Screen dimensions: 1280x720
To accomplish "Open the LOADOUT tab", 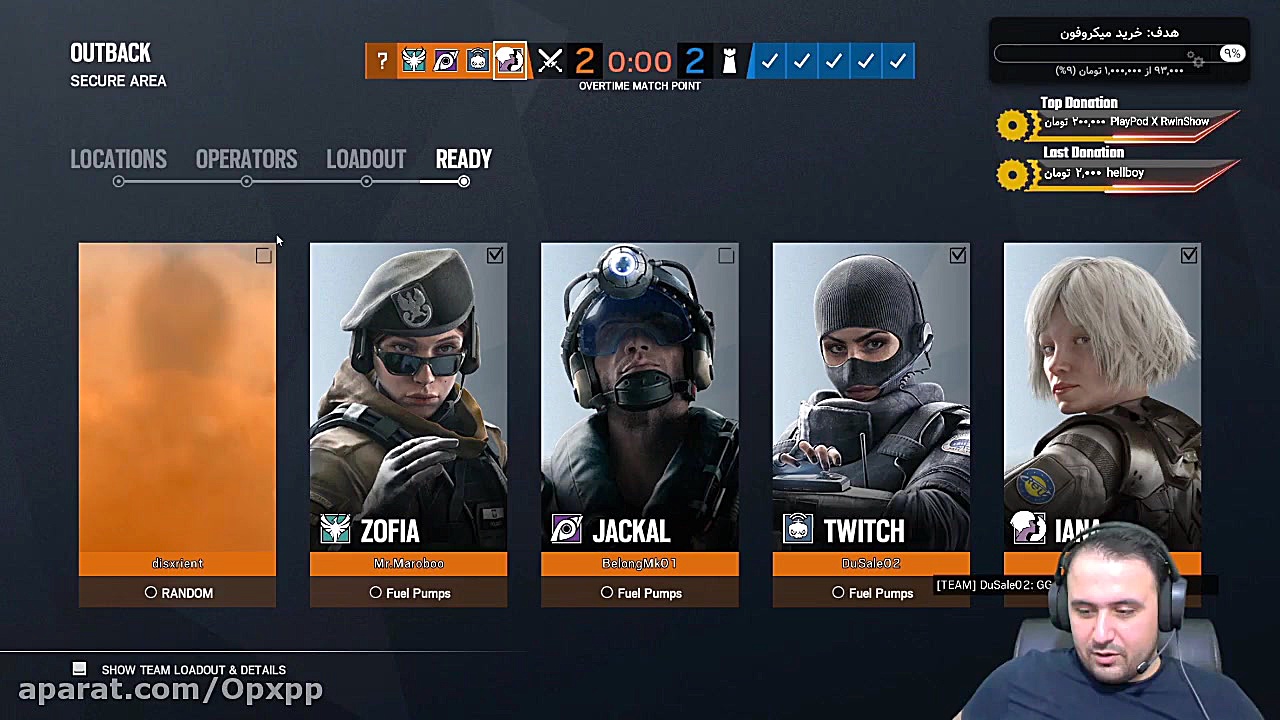I will coord(366,159).
